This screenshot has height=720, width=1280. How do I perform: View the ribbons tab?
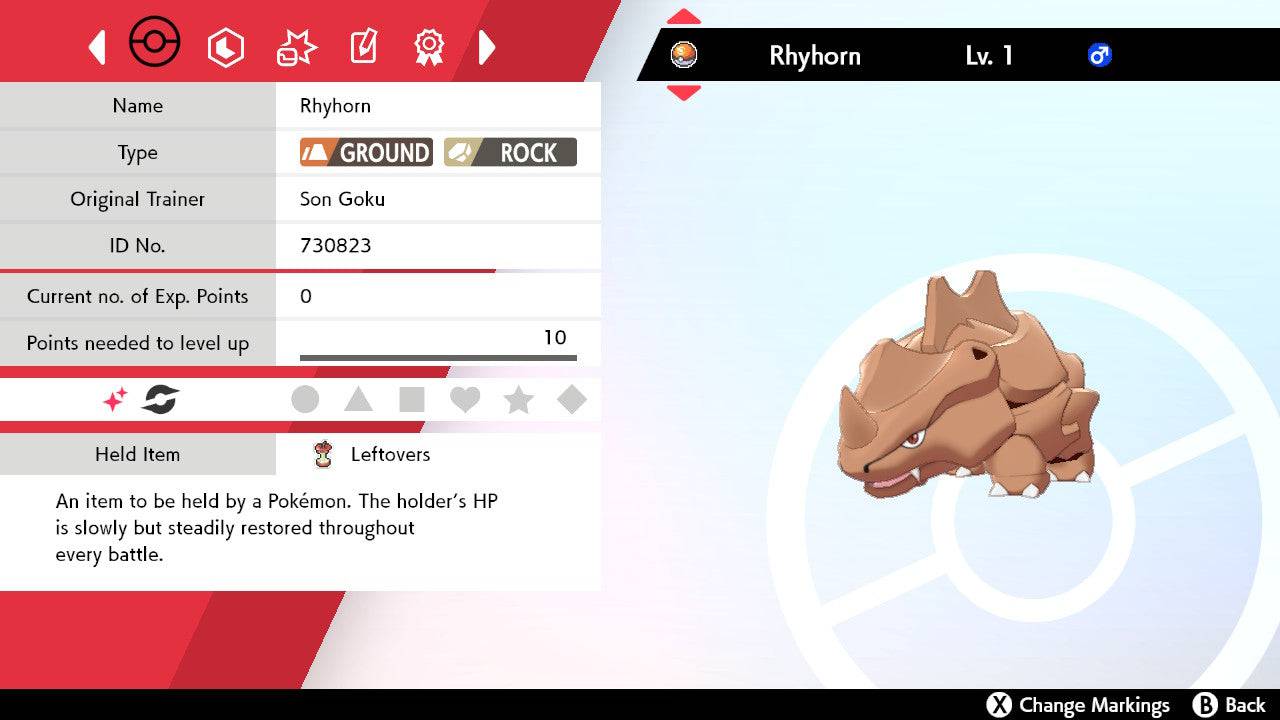click(429, 47)
